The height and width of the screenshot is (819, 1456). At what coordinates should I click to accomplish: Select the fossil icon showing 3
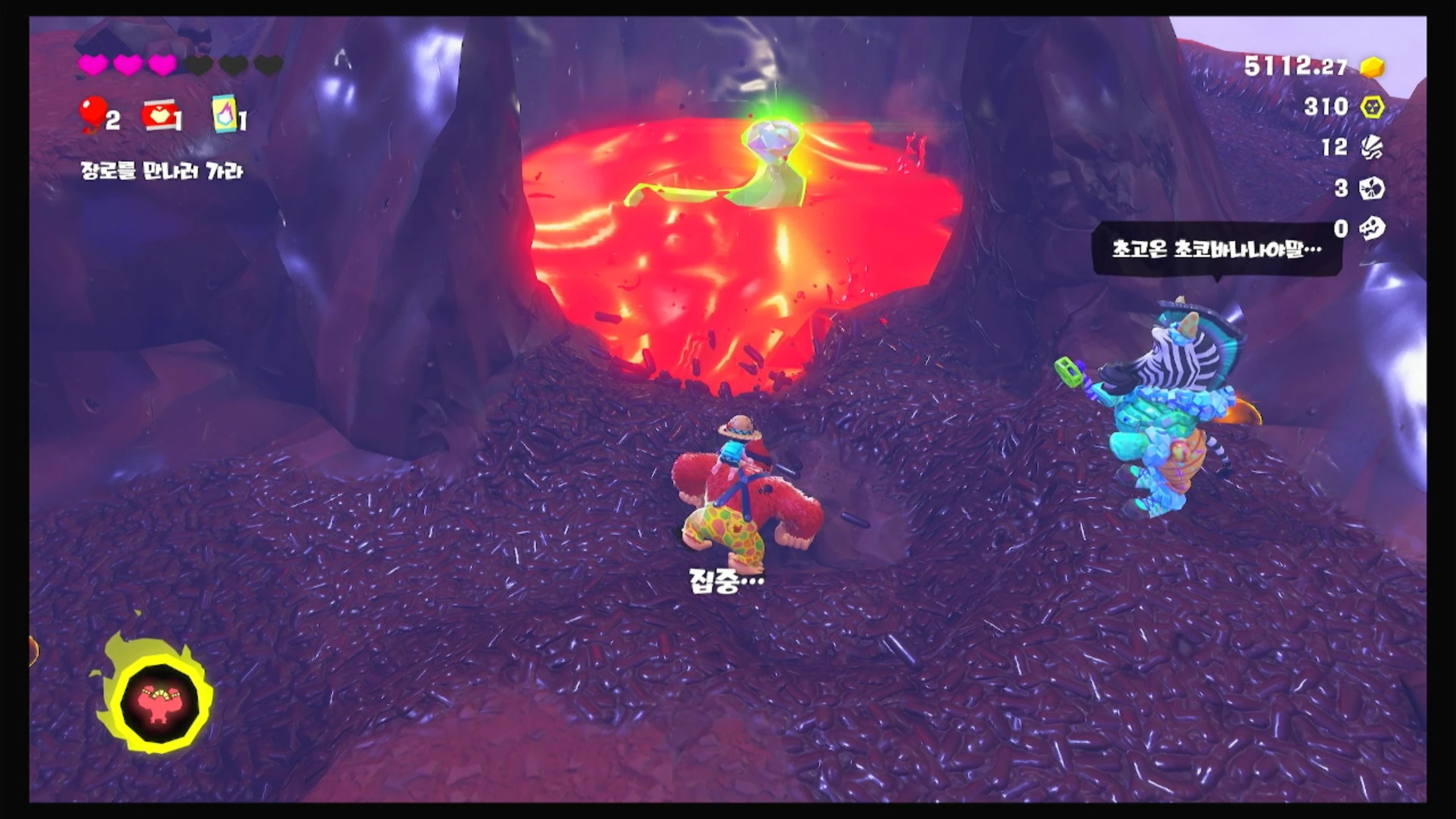tap(1371, 188)
